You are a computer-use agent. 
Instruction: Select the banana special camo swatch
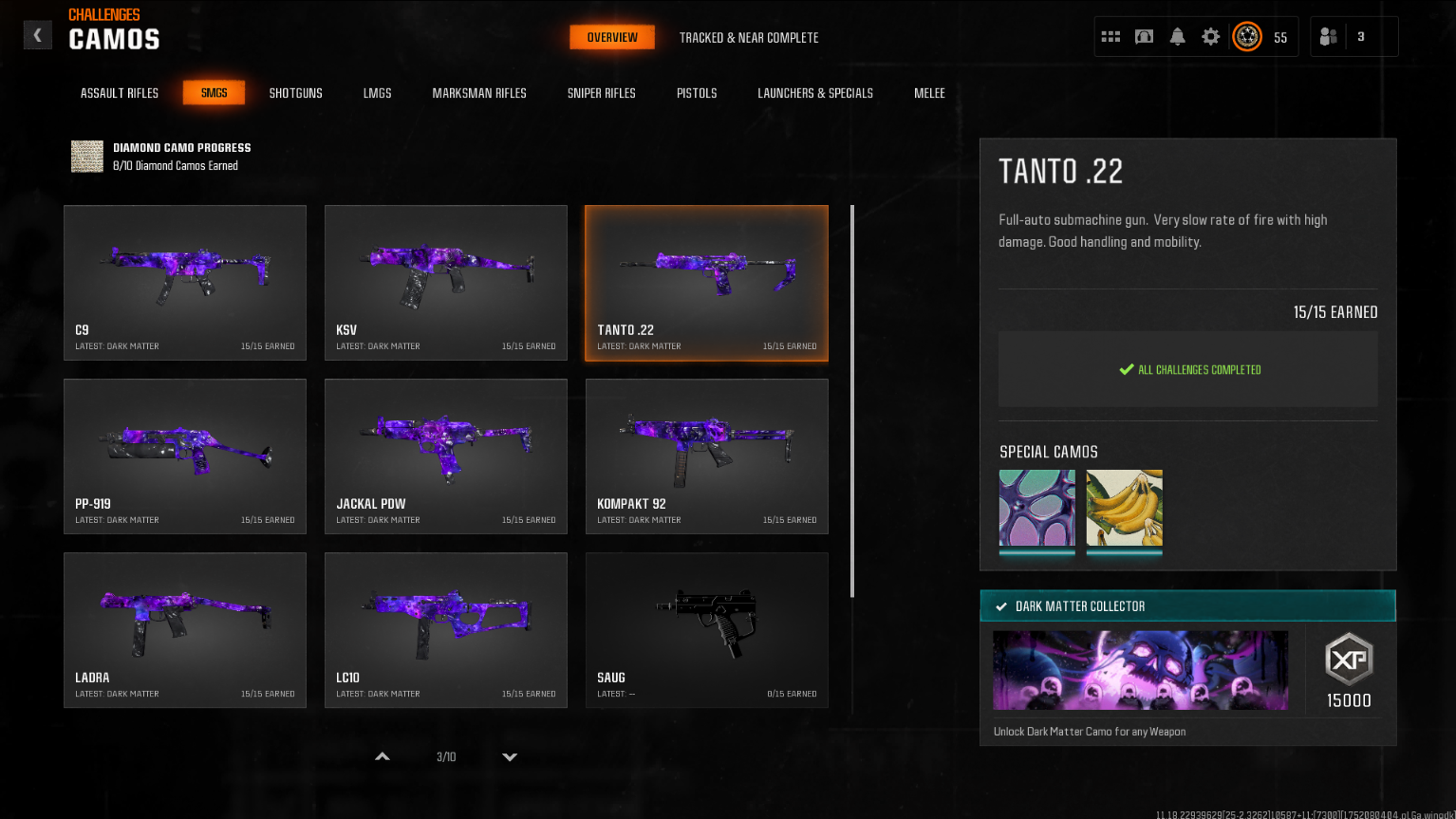[x=1124, y=508]
